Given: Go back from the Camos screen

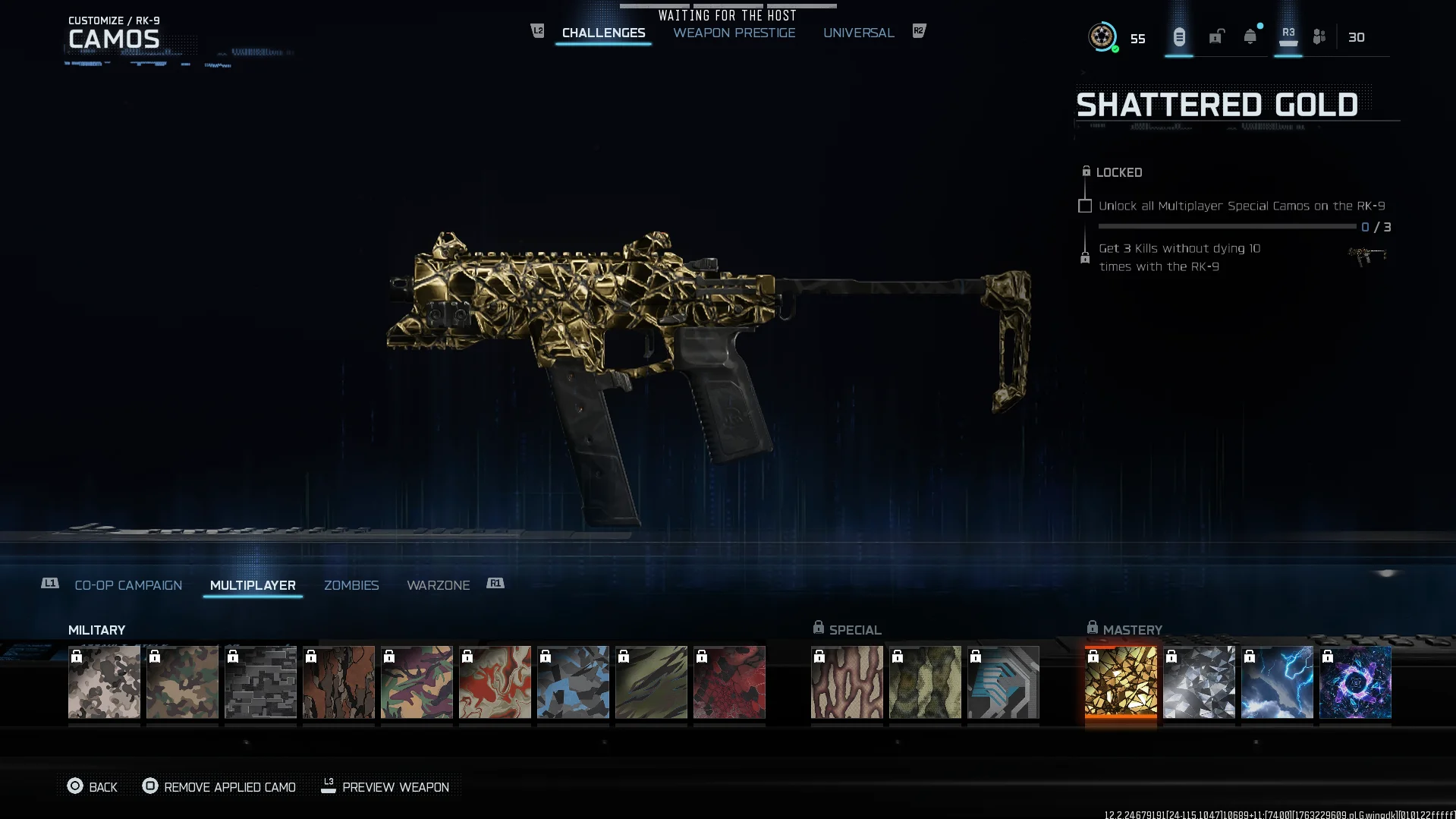Looking at the screenshot, I should 93,787.
